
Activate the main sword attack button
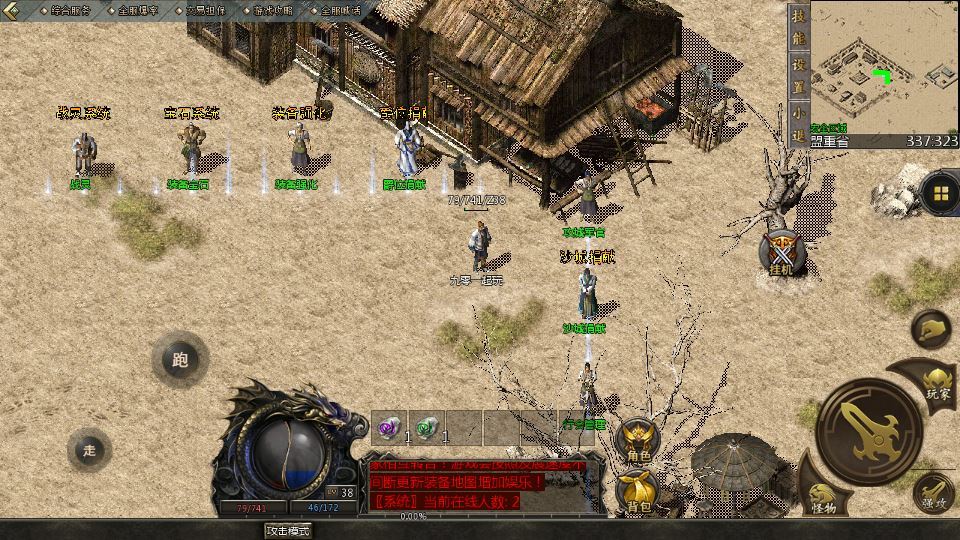click(866, 429)
